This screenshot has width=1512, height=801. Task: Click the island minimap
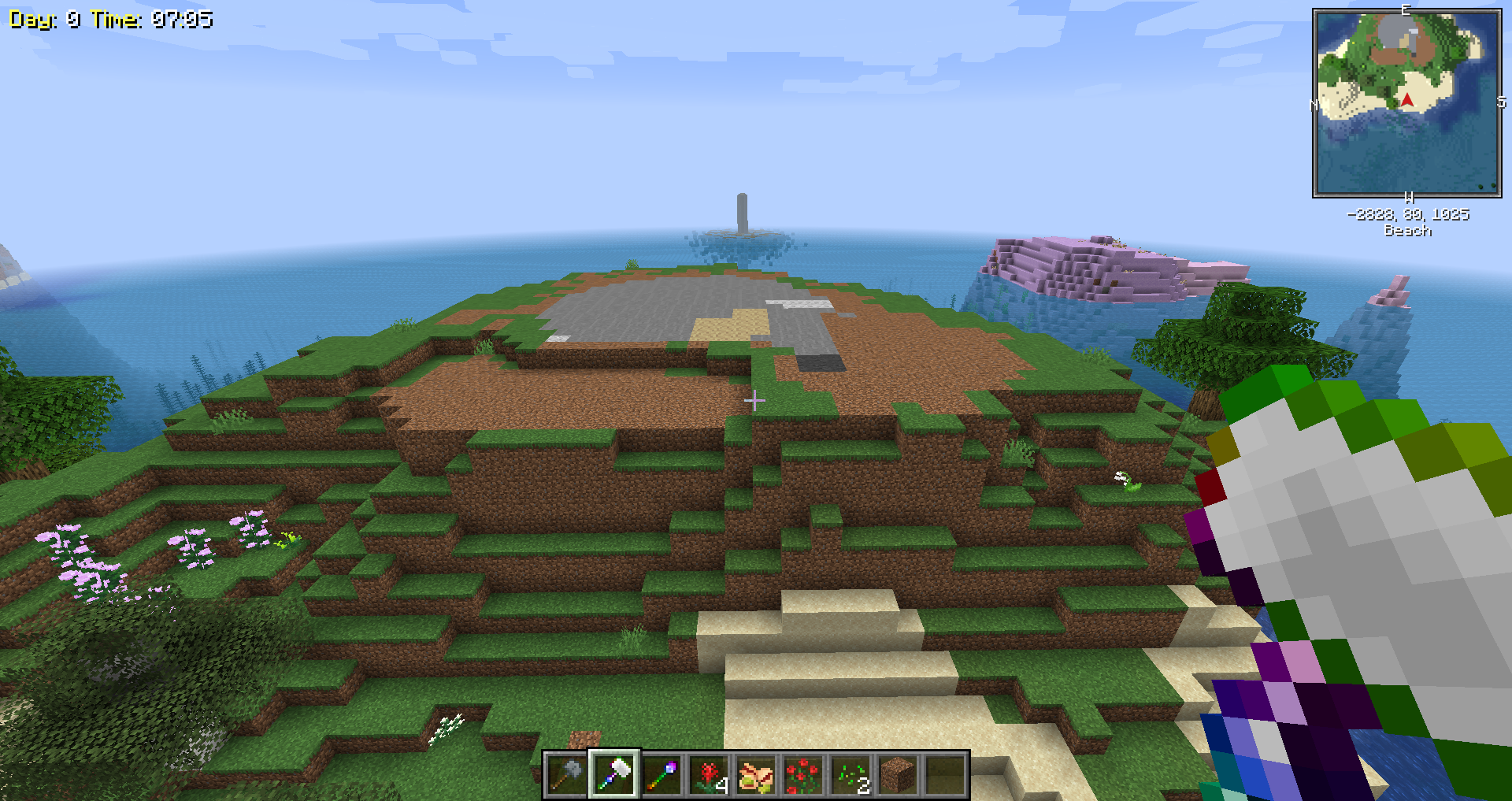pyautogui.click(x=1406, y=103)
